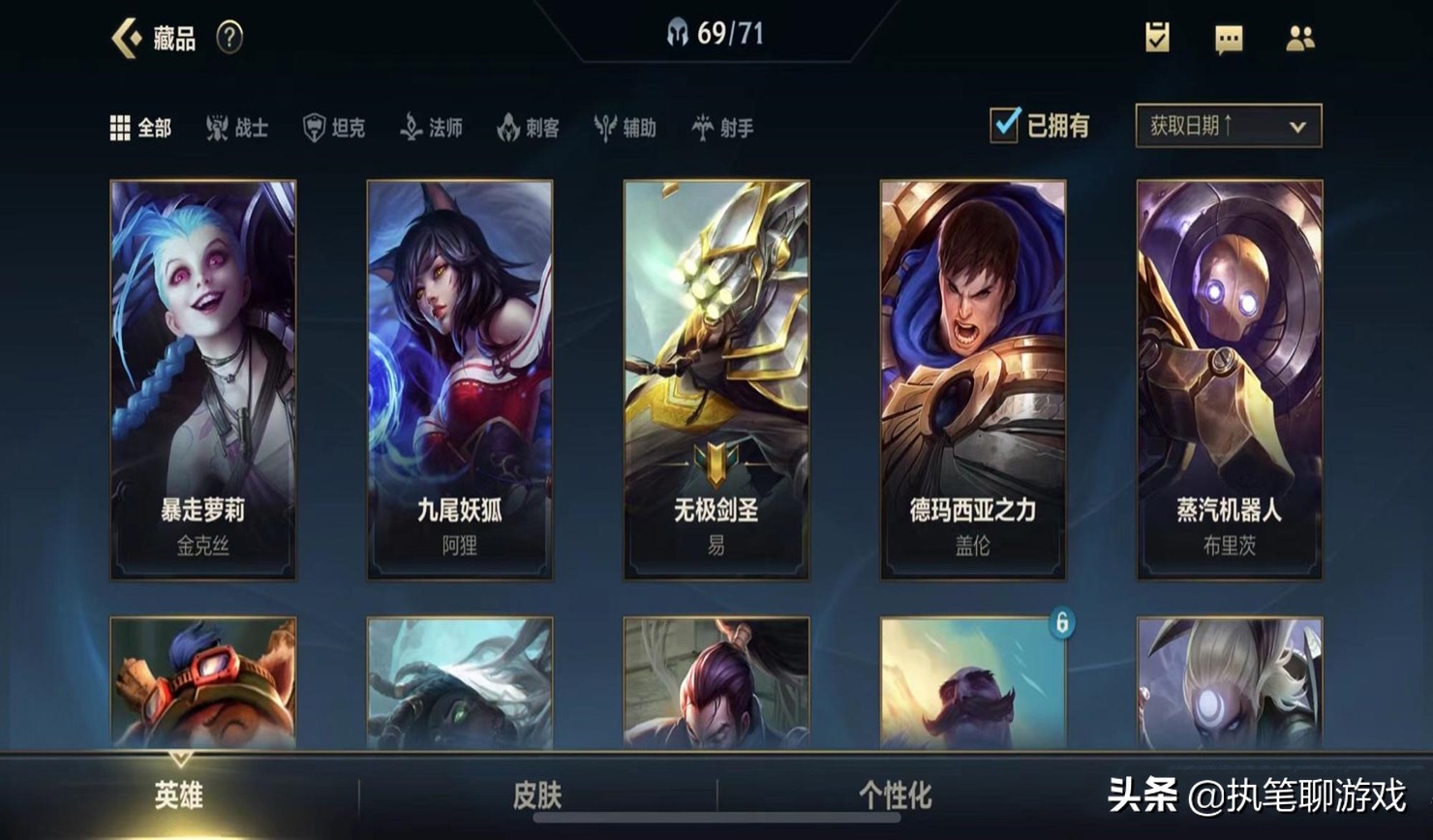The width and height of the screenshot is (1433, 840).
Task: Open the task checklist icon
Action: click(1157, 38)
